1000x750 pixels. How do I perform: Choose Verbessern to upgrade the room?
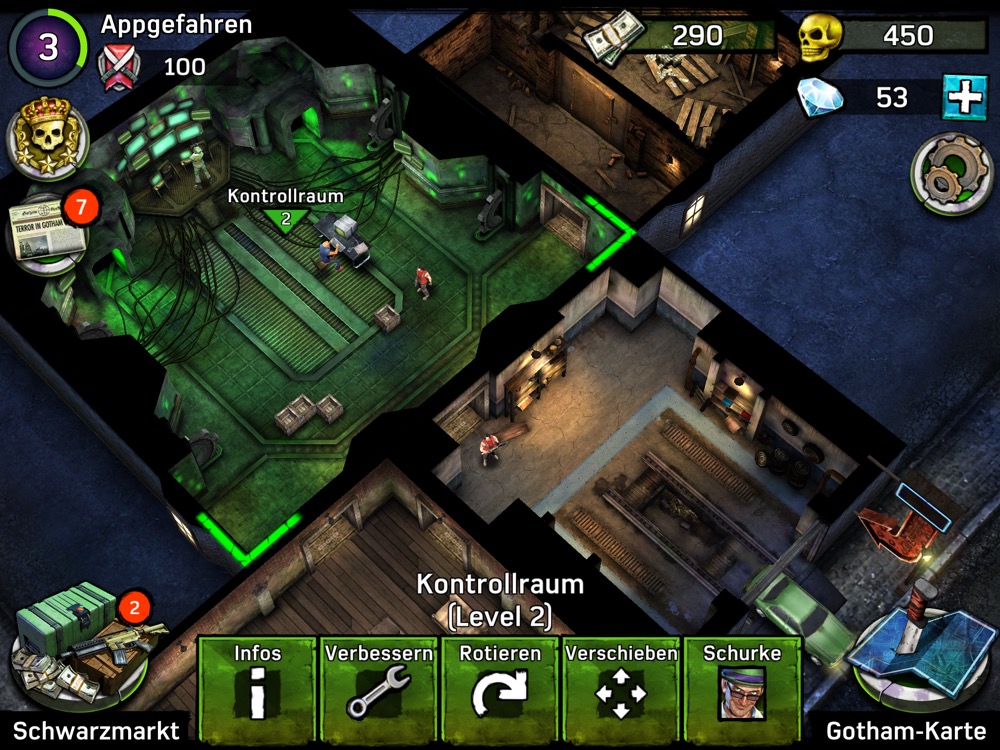tap(378, 682)
